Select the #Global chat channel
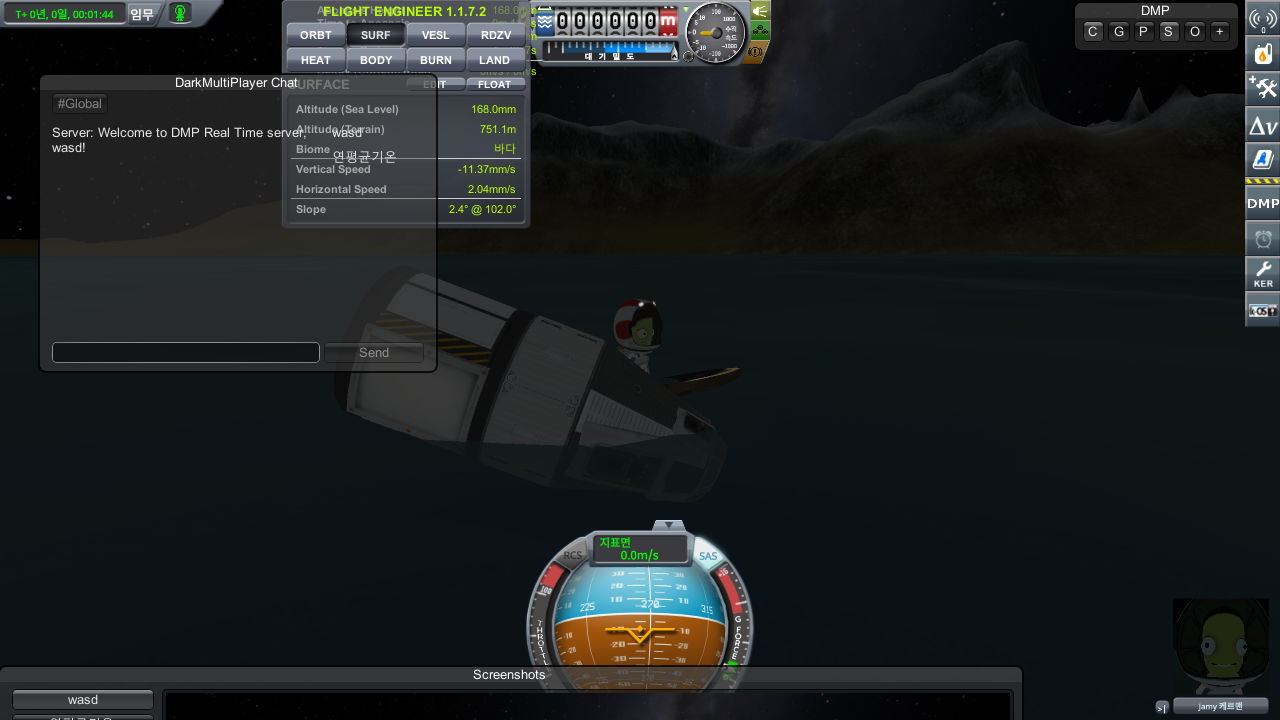The width and height of the screenshot is (1280, 720). click(80, 104)
